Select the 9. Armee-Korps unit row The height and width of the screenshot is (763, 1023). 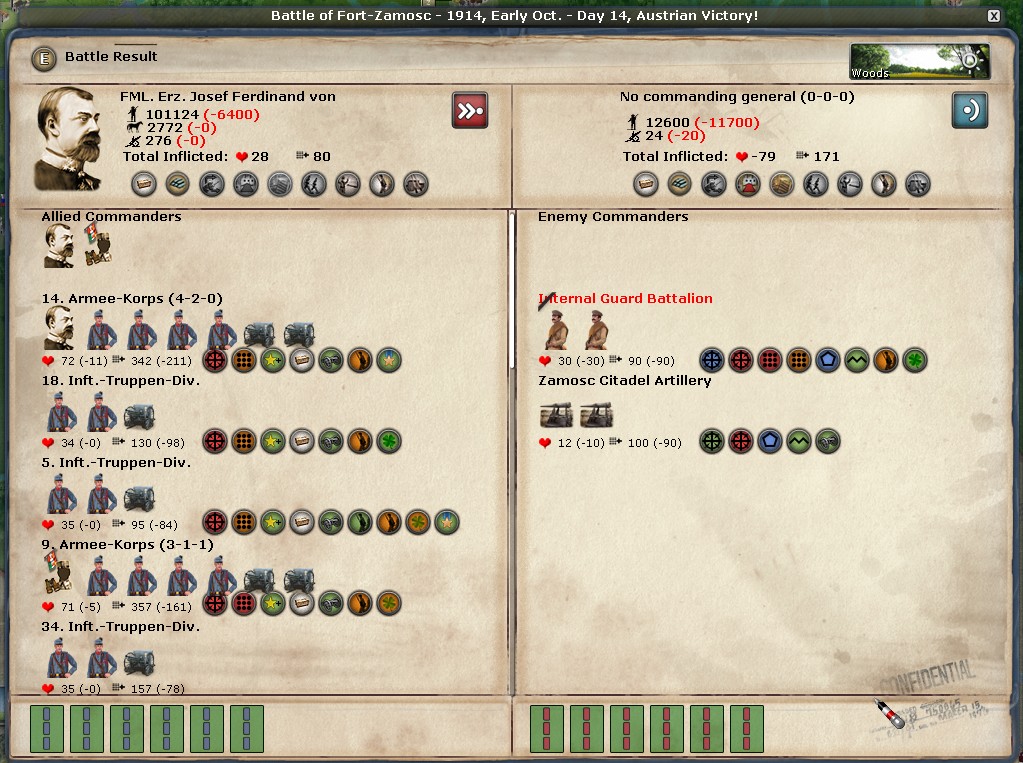126,545
